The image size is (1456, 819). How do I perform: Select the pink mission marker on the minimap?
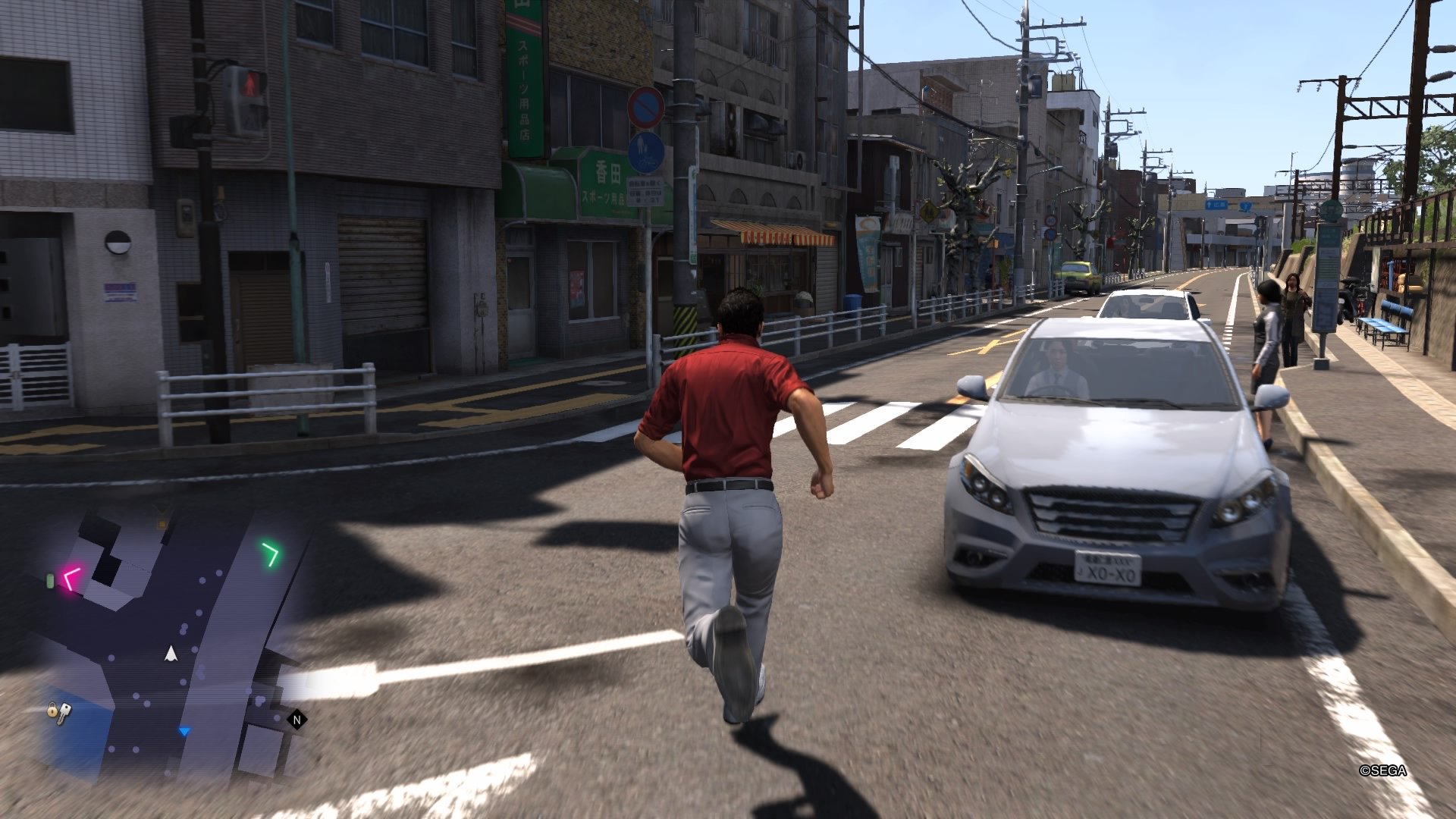coord(71,579)
